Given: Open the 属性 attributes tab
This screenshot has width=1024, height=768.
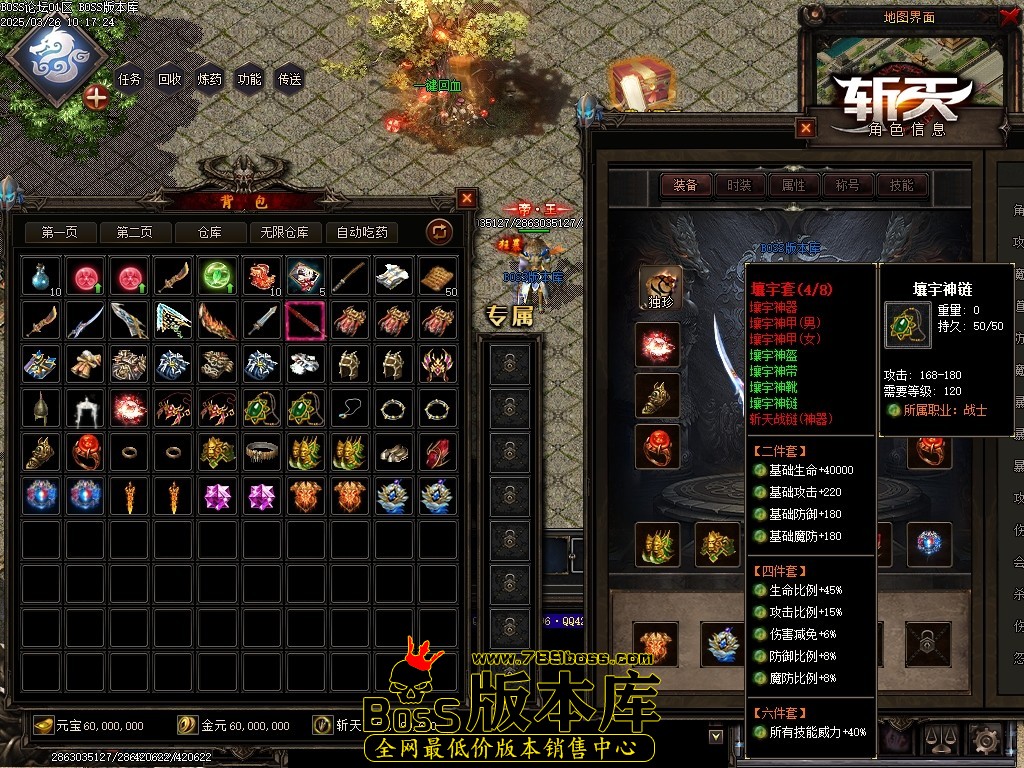Looking at the screenshot, I should pos(794,185).
